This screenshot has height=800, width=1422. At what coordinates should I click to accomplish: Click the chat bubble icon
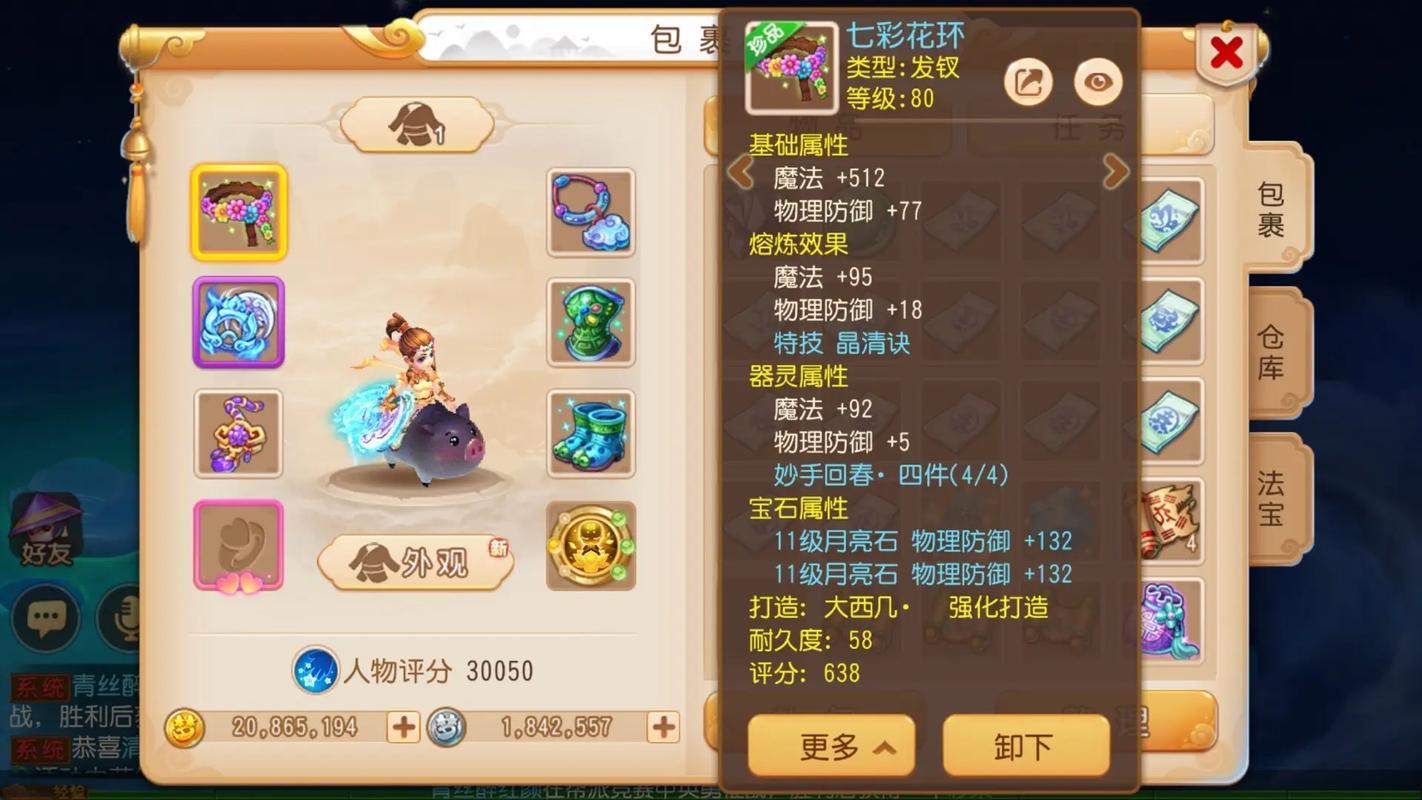[44, 620]
